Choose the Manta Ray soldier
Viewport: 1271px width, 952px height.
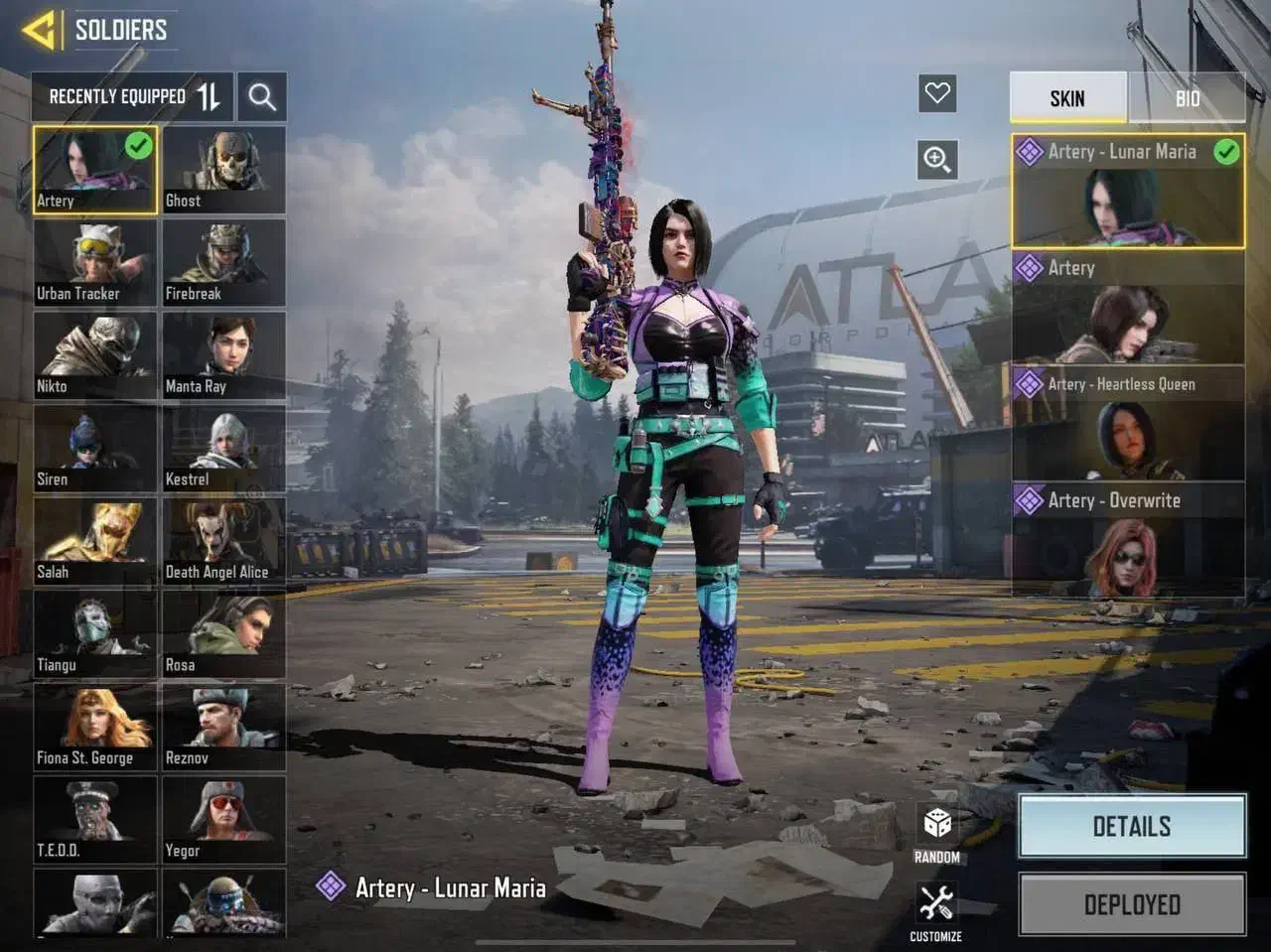click(x=223, y=355)
